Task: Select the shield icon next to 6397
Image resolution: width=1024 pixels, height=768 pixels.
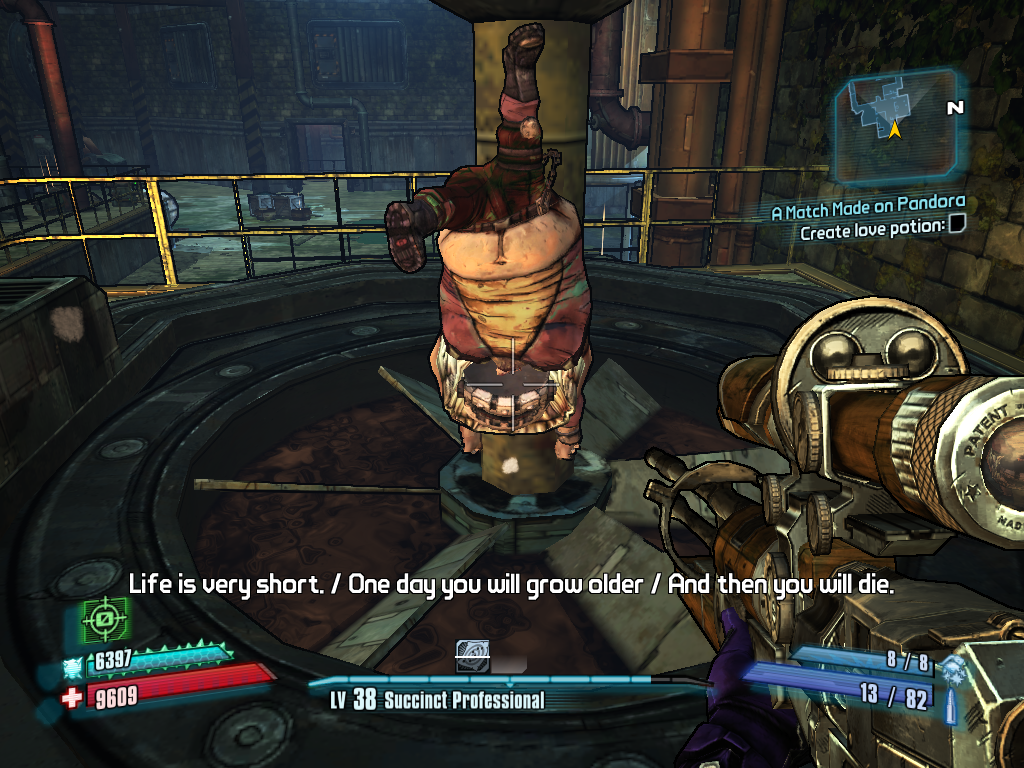Action: coord(72,664)
